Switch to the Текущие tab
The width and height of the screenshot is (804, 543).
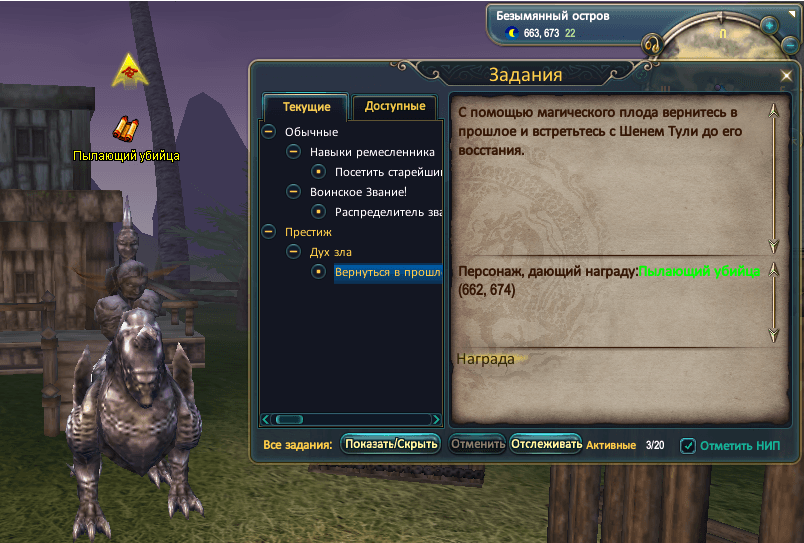point(305,107)
